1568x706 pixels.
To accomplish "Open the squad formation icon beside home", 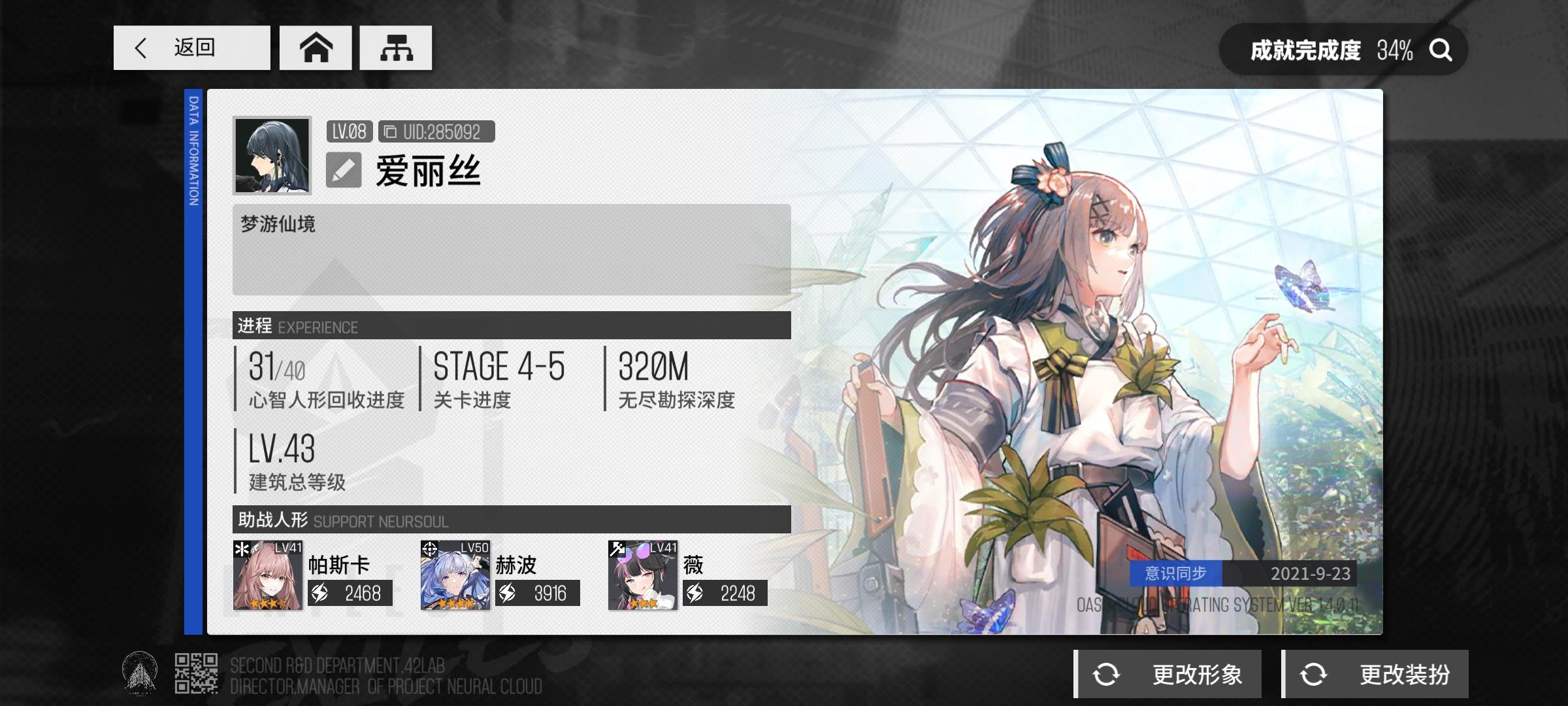I will click(x=395, y=48).
